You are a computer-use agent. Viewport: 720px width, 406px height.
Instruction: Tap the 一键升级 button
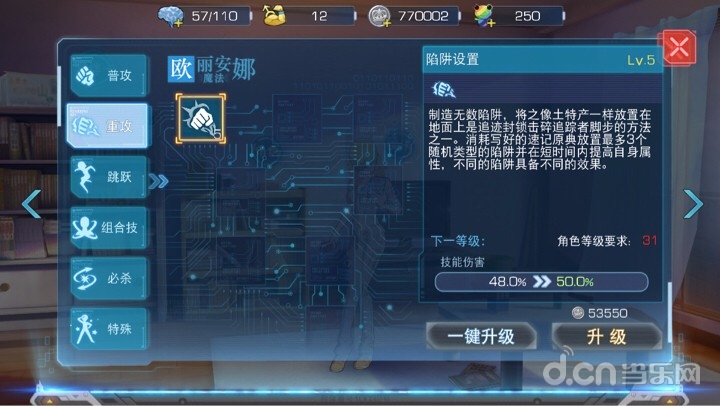point(484,336)
